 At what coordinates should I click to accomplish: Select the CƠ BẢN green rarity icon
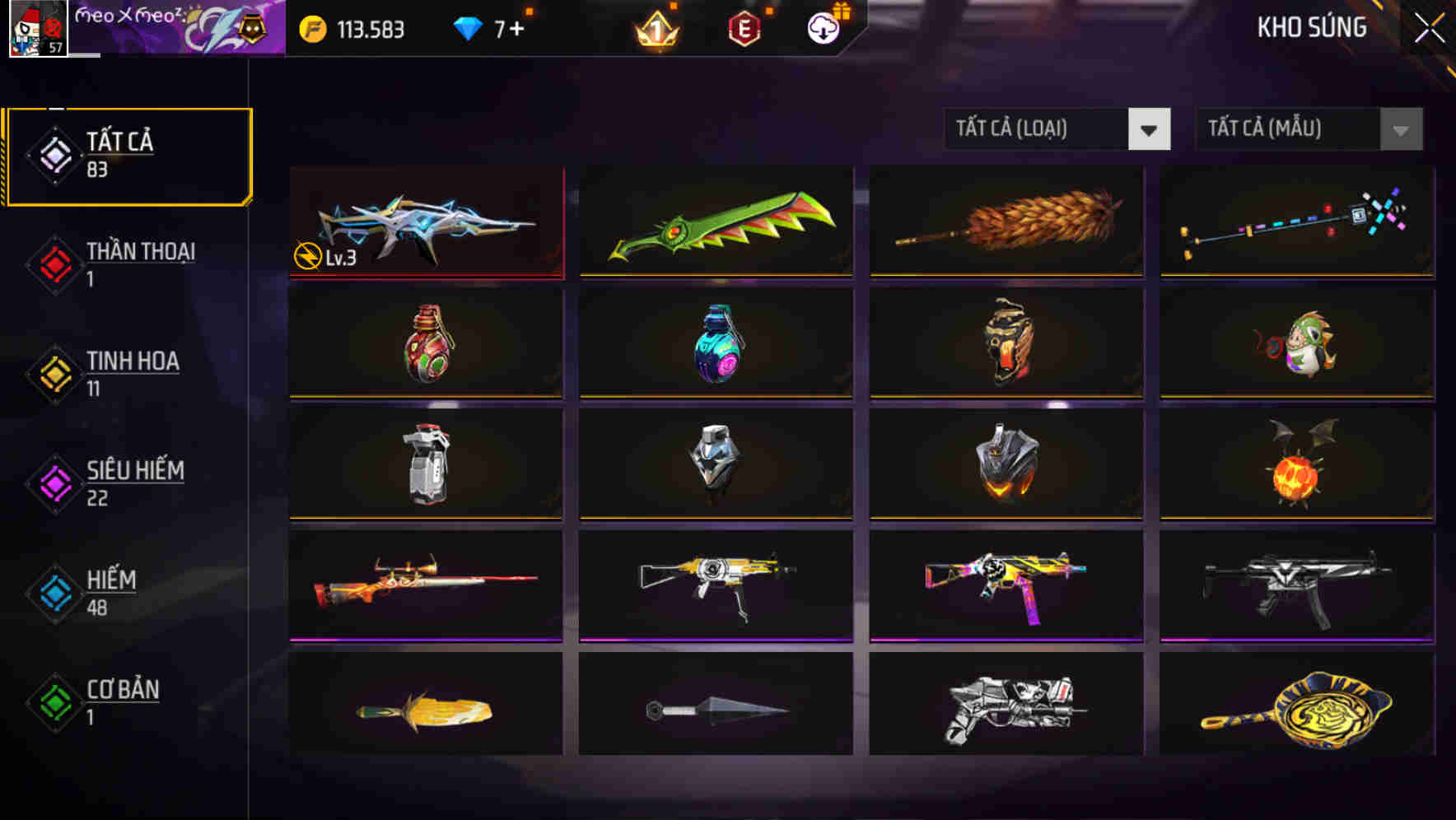click(x=54, y=703)
